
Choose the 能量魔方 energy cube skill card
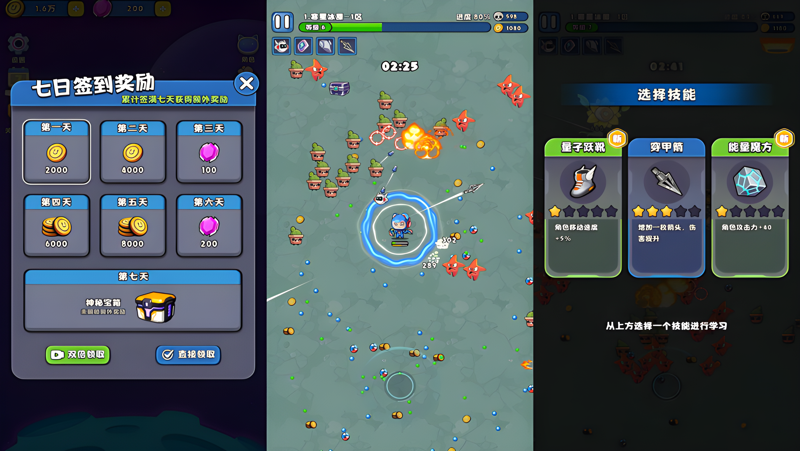(749, 207)
